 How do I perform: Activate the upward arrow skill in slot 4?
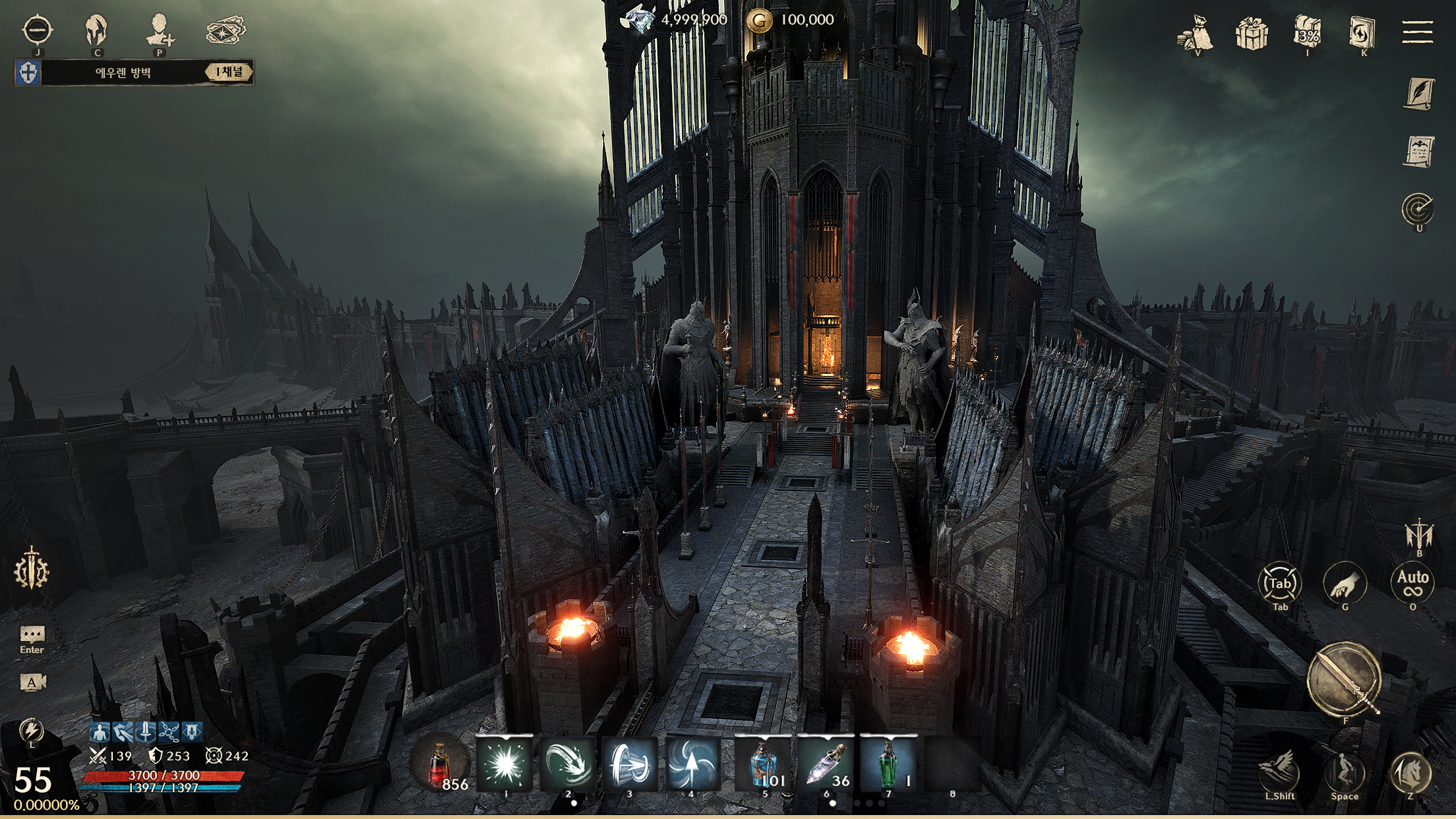pyautogui.click(x=690, y=764)
